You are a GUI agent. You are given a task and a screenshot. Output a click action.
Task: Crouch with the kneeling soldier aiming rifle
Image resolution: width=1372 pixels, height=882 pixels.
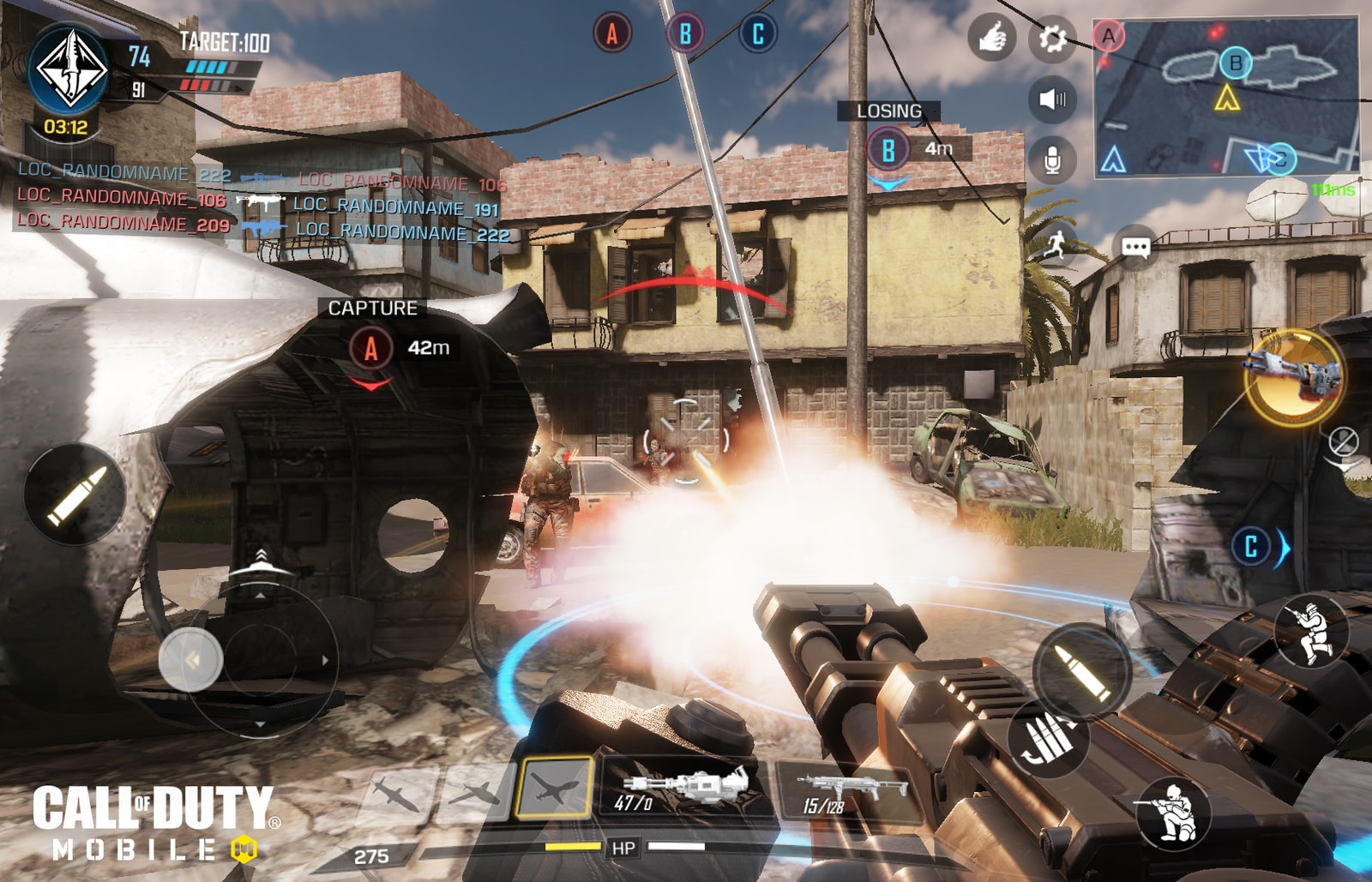coord(1172,812)
